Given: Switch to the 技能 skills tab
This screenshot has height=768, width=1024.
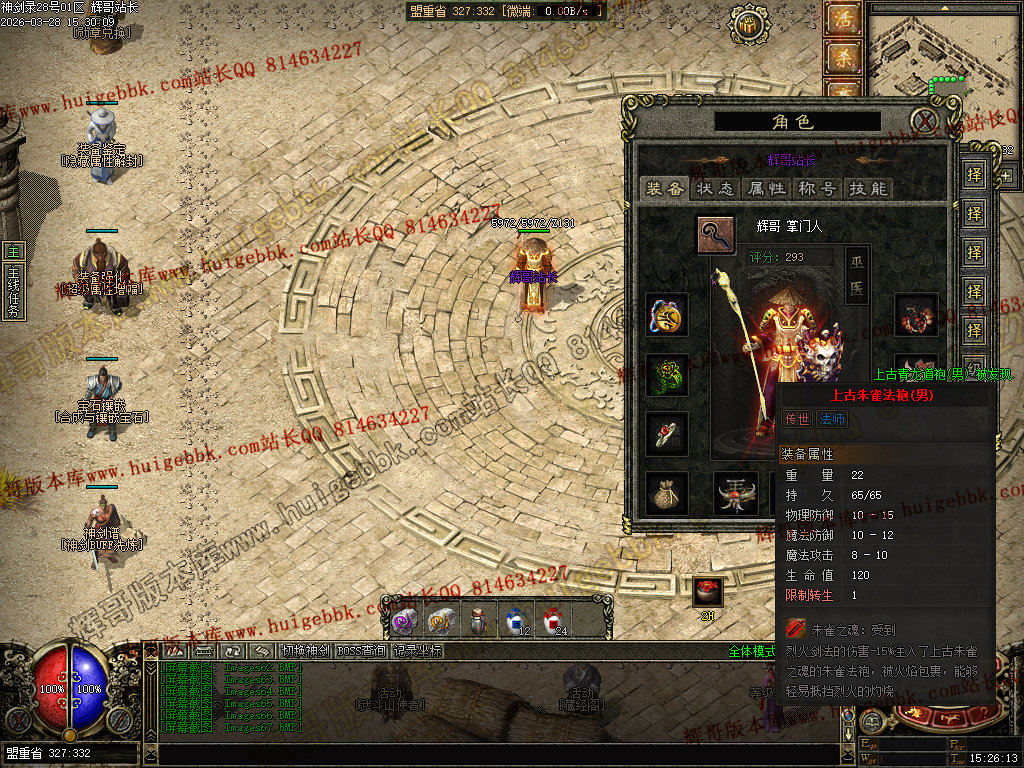Looking at the screenshot, I should pyautogui.click(x=867, y=188).
